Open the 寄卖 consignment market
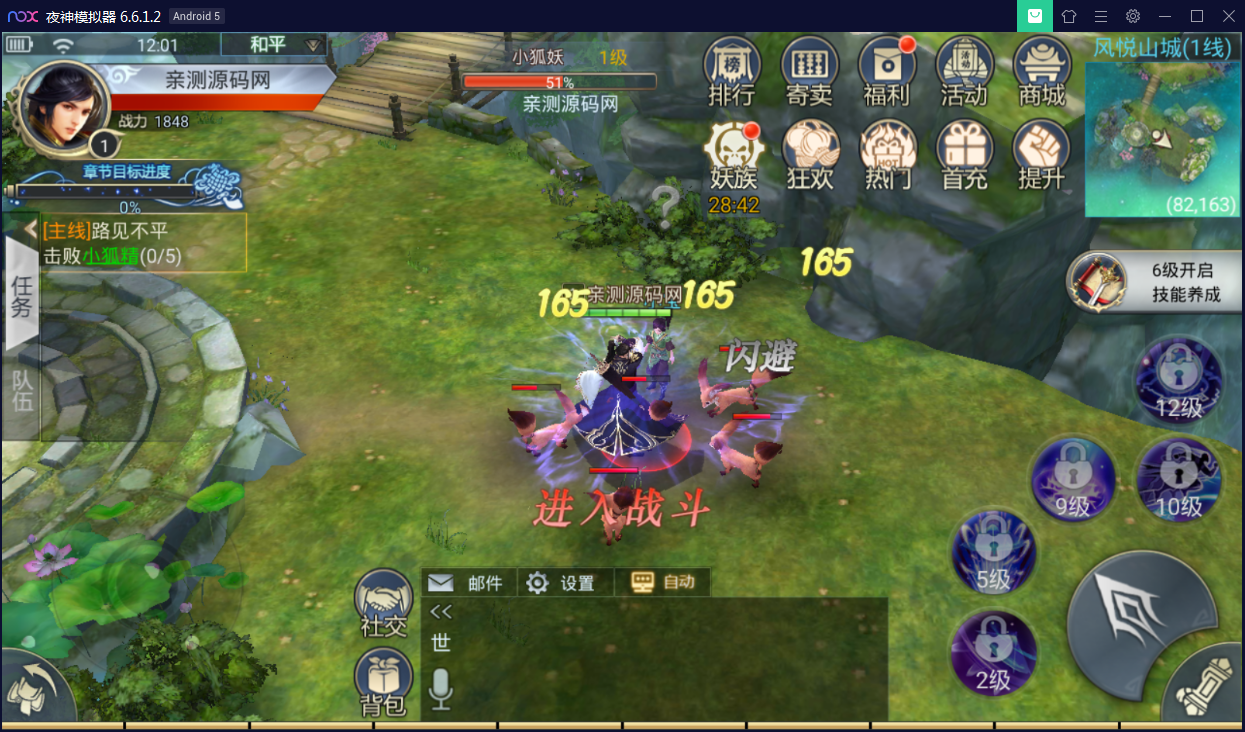 pyautogui.click(x=809, y=71)
